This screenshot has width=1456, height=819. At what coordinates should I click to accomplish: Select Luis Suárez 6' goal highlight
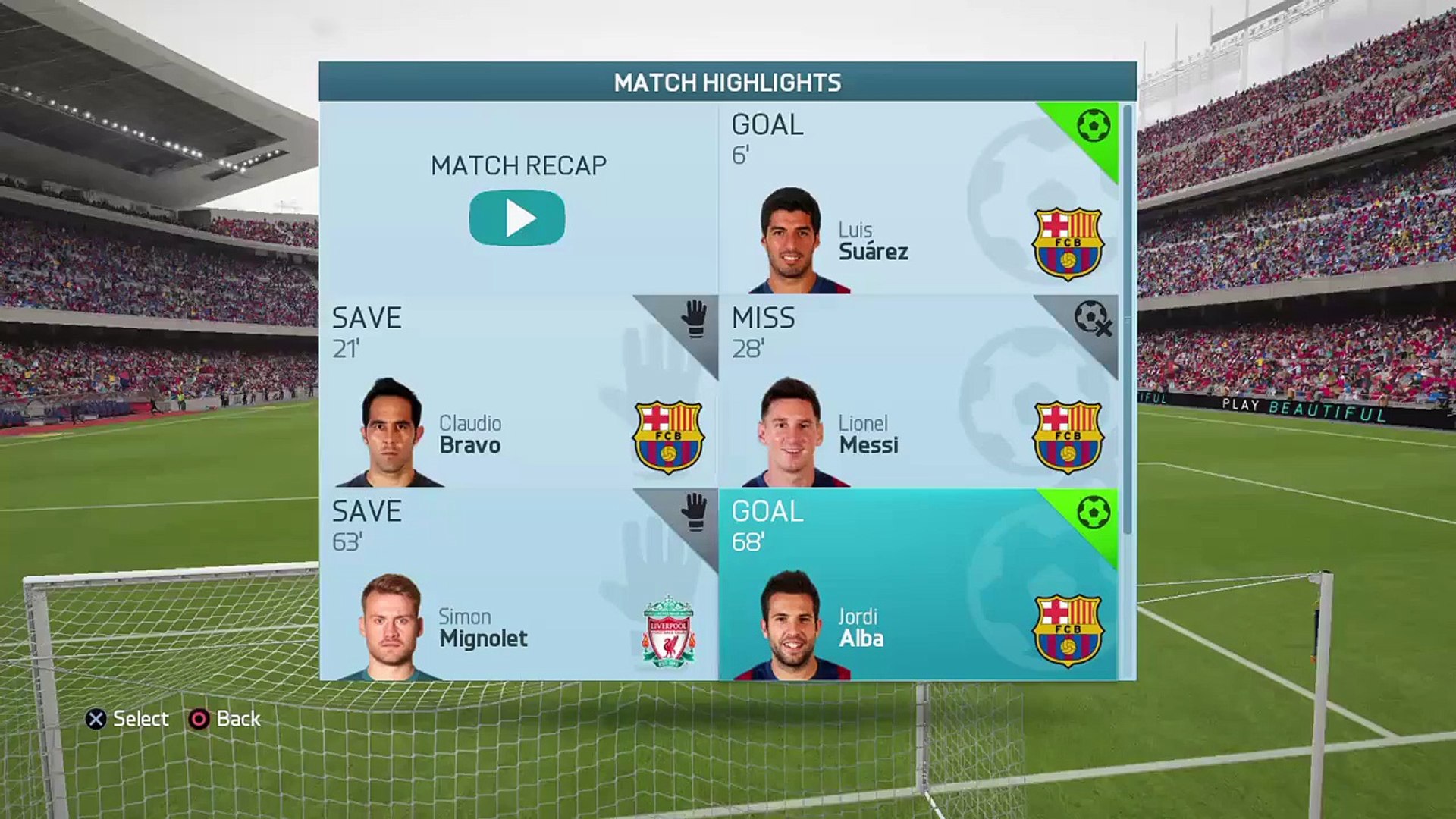tap(918, 199)
